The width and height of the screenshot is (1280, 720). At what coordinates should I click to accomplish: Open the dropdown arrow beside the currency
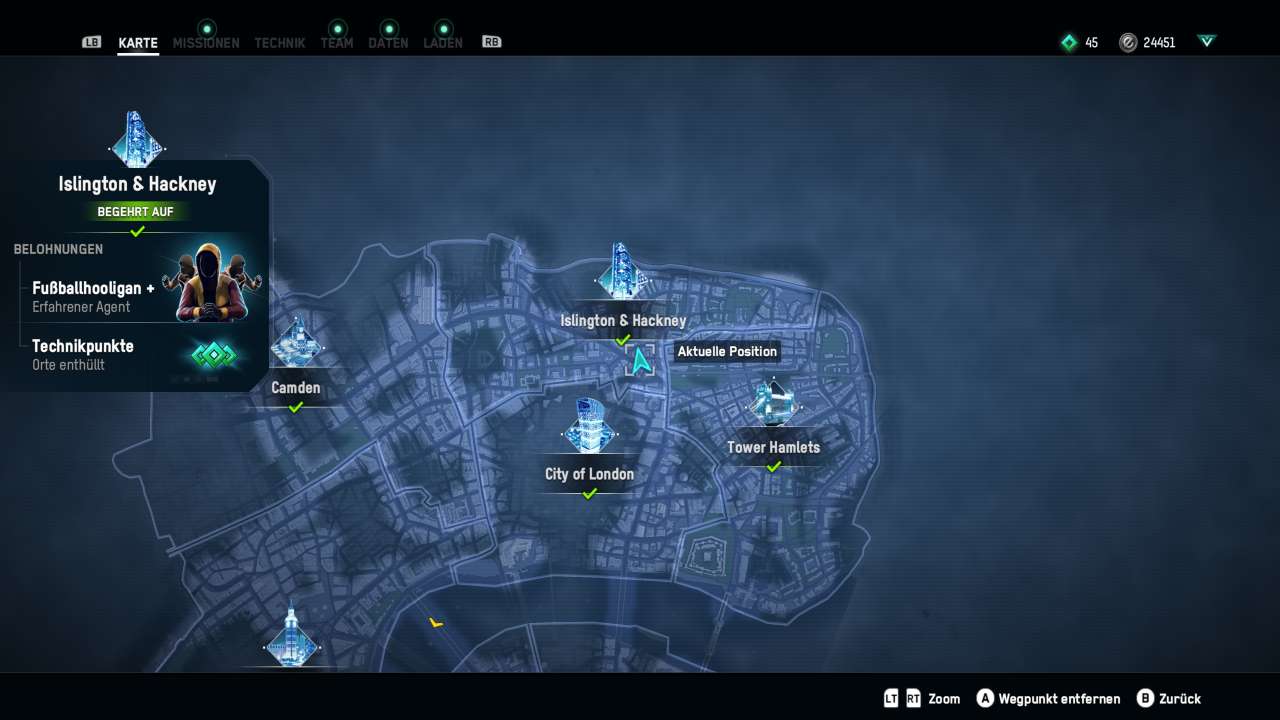point(1207,42)
